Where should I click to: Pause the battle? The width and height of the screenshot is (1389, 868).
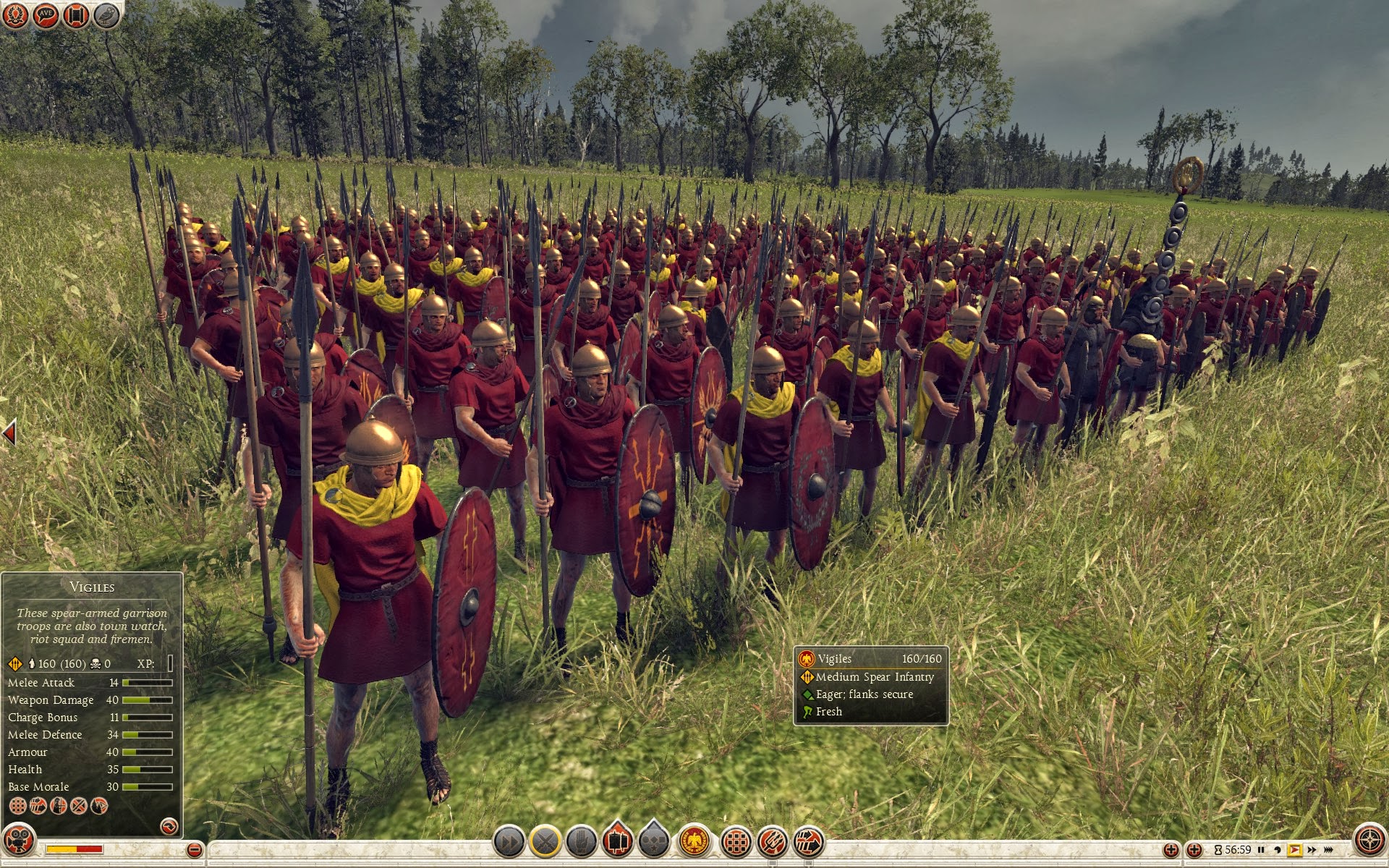coord(1261,850)
